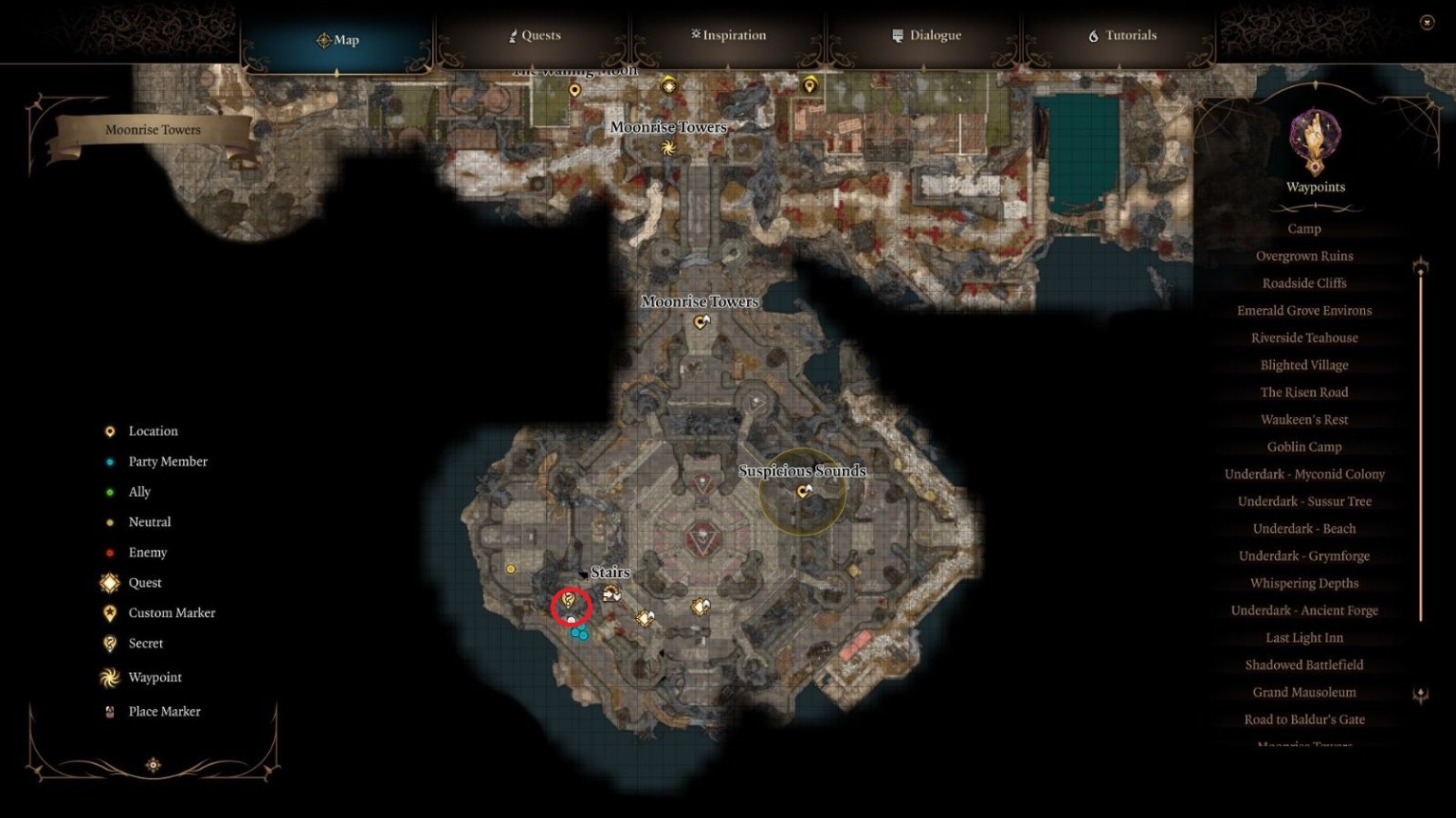Image resolution: width=1456 pixels, height=818 pixels.
Task: Fast travel to the Camp waypoint
Action: pyautogui.click(x=1303, y=228)
